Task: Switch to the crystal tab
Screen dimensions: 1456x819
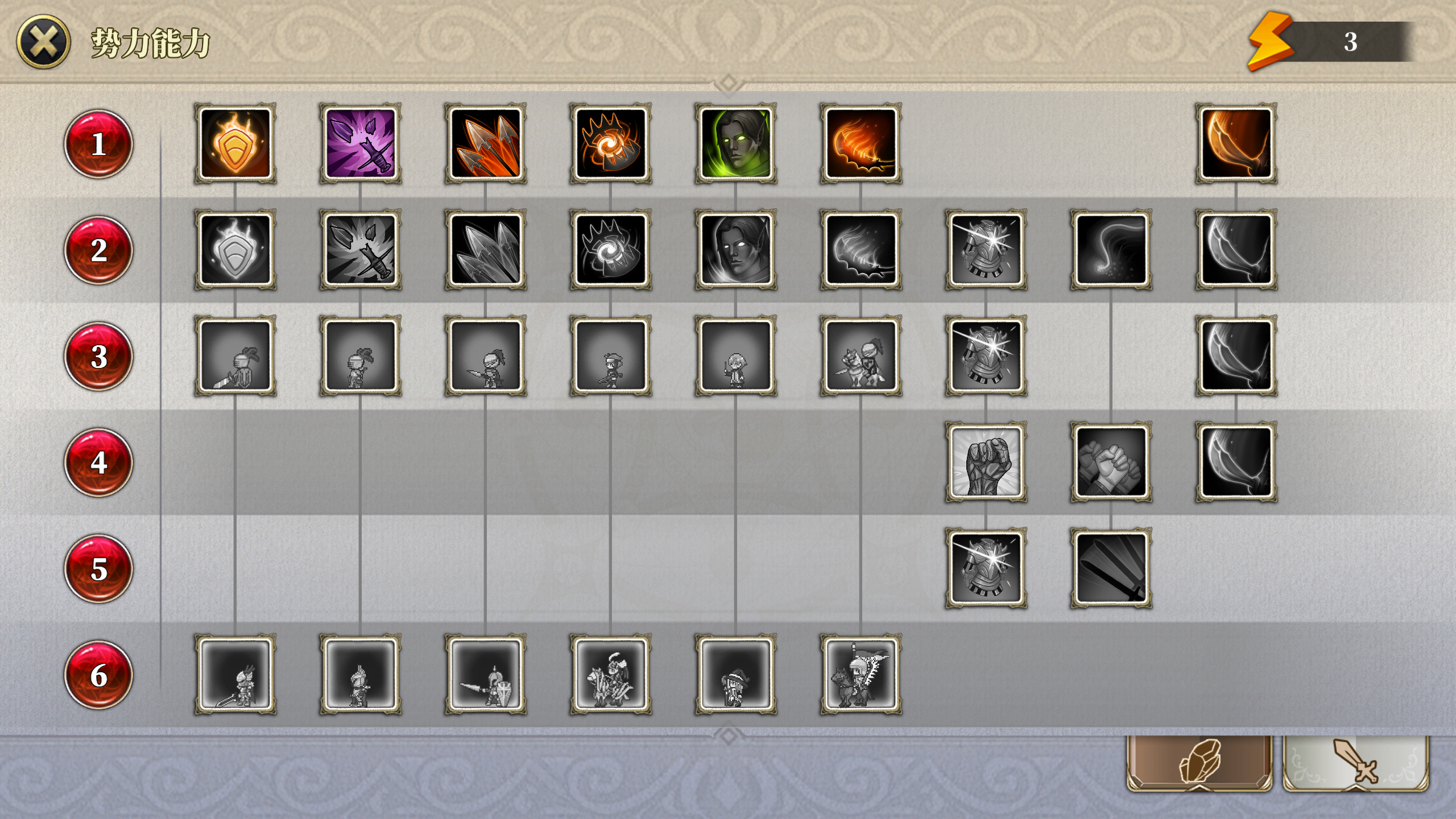Action: click(x=1199, y=762)
